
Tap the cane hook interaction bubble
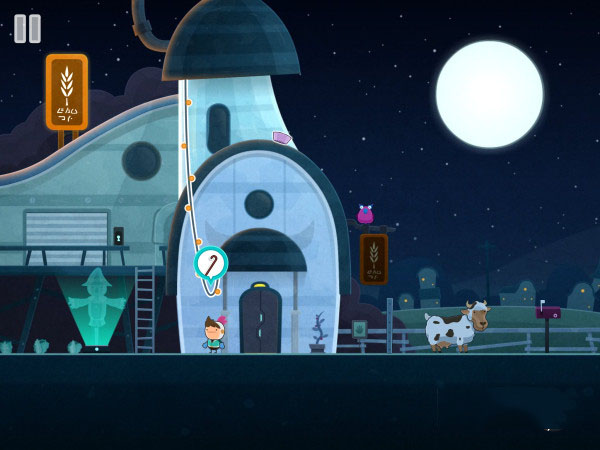[211, 263]
